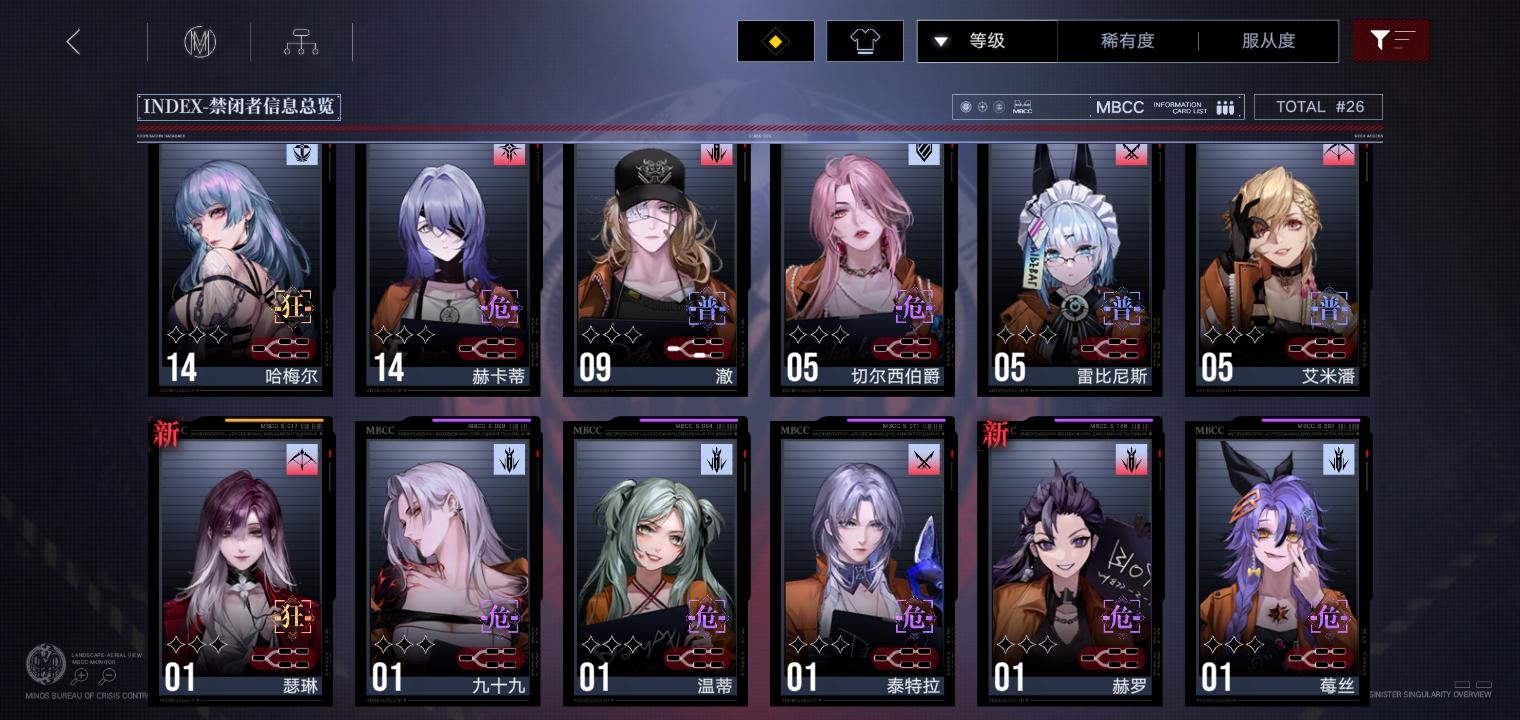Expand the 等级 sorting dropdown
The image size is (1520, 720).
(987, 41)
